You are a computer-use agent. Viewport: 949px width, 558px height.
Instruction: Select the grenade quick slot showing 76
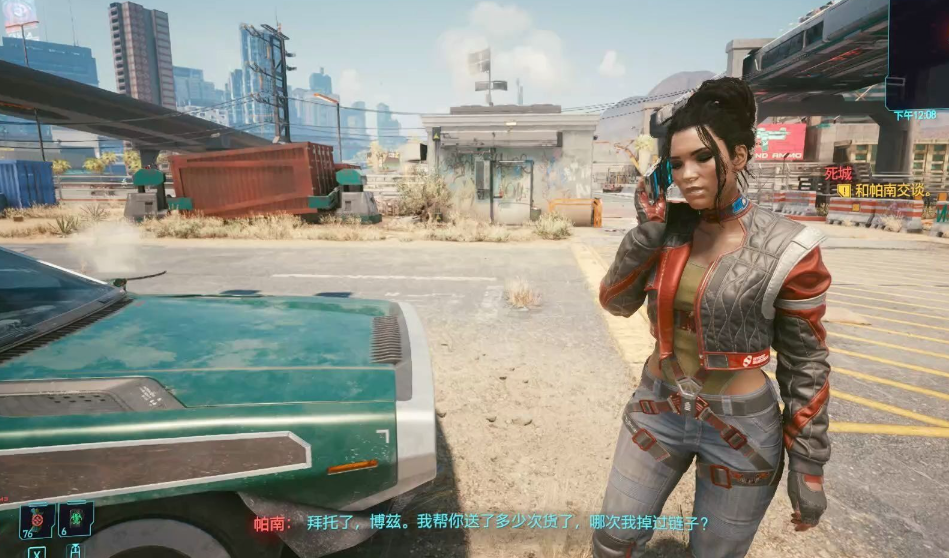[x=37, y=521]
